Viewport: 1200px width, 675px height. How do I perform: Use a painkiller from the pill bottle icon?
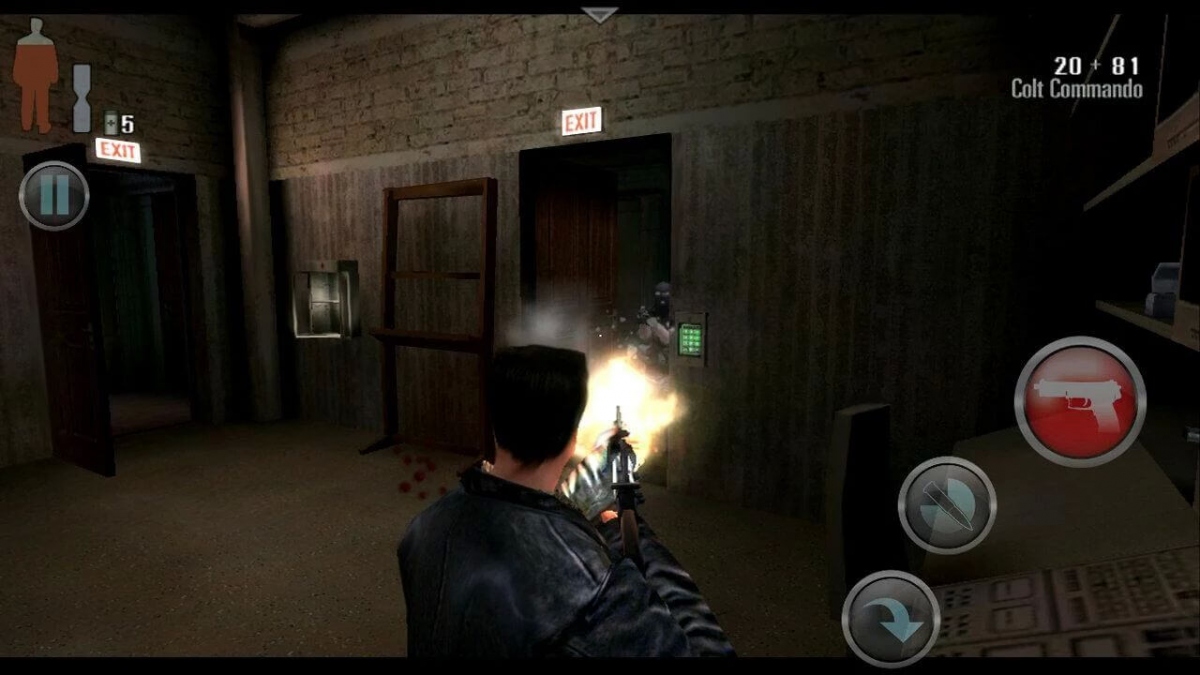point(113,123)
